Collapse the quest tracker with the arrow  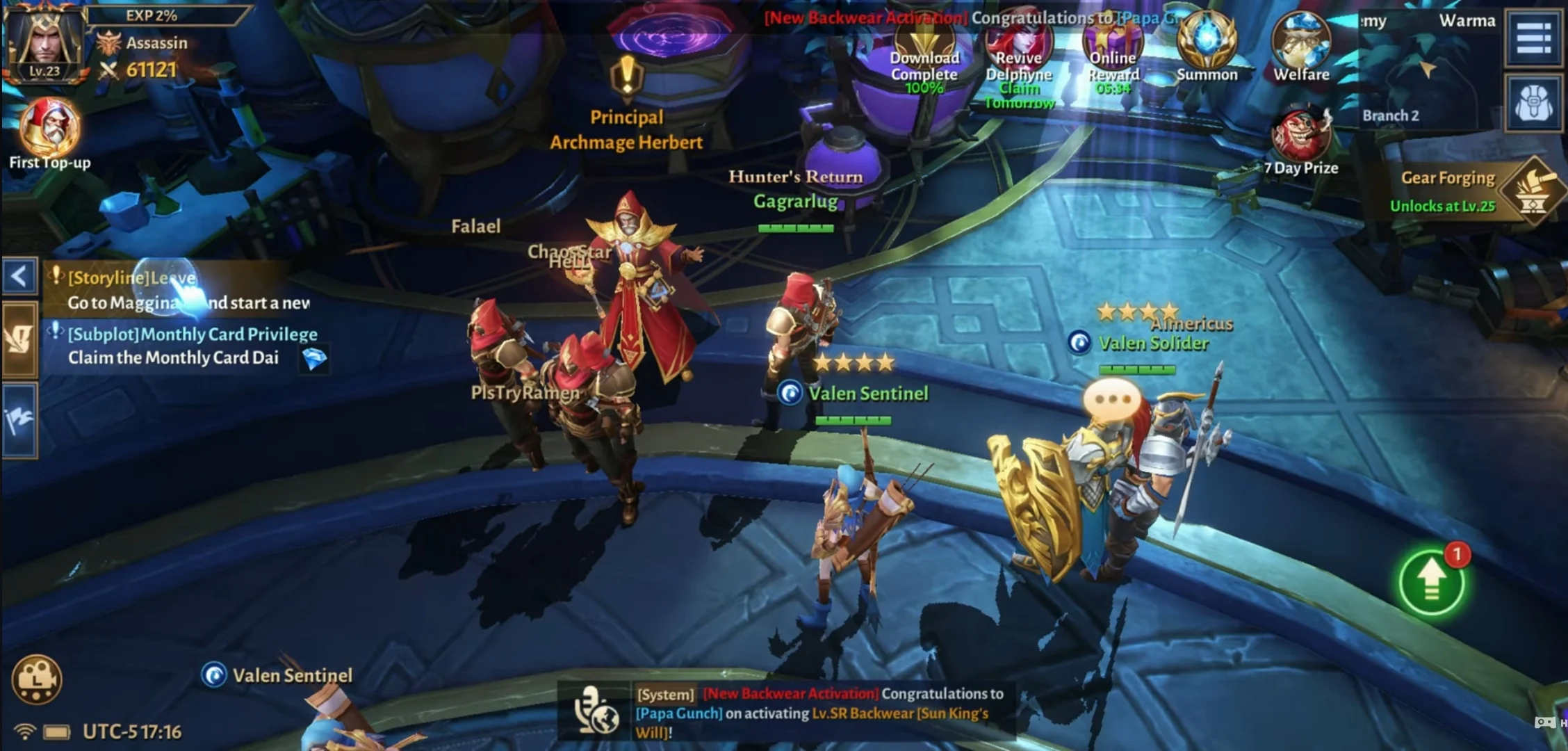point(19,276)
